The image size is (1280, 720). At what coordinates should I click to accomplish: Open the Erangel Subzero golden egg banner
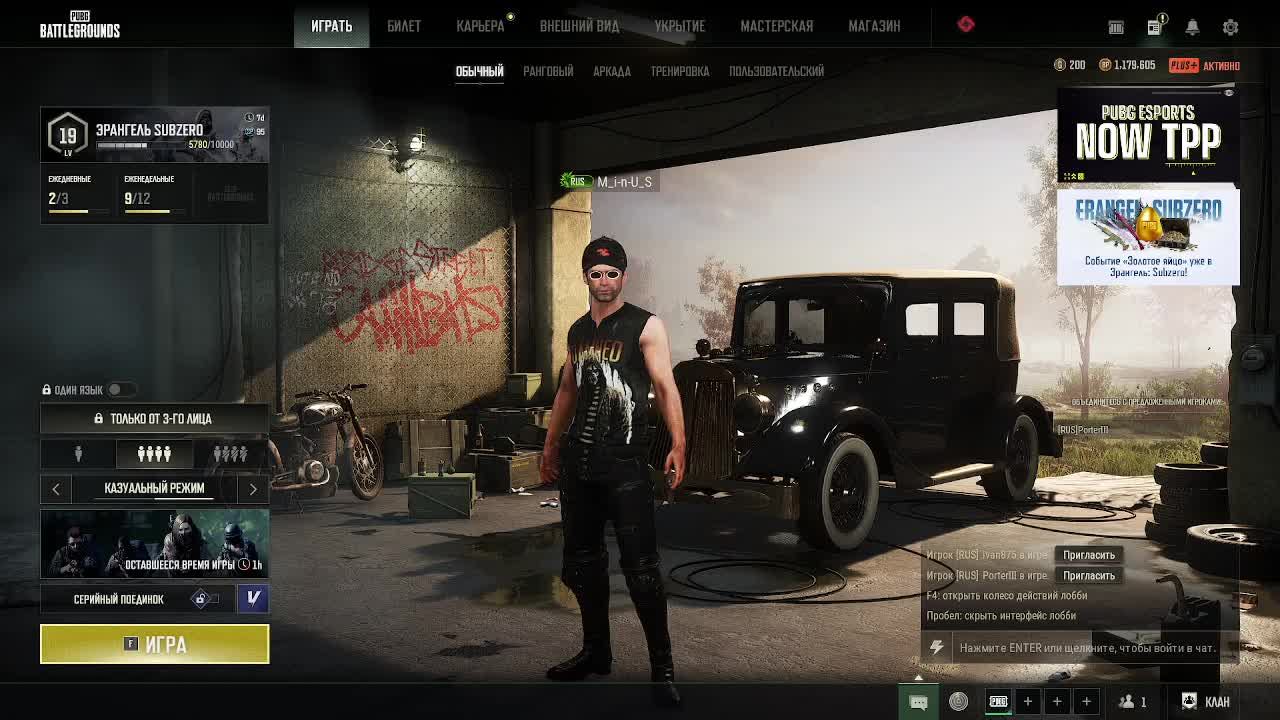(1148, 237)
